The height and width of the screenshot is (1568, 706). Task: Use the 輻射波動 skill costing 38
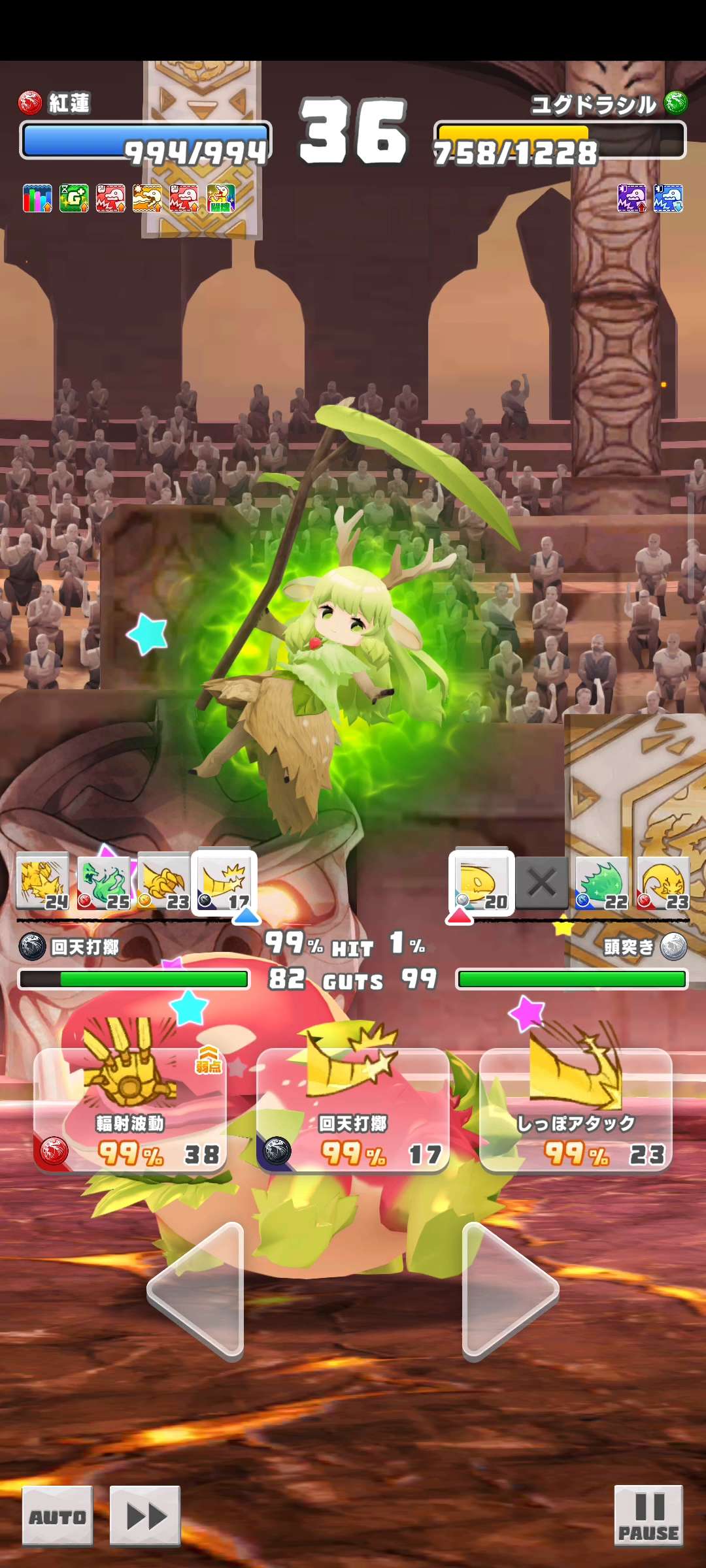[130, 1109]
